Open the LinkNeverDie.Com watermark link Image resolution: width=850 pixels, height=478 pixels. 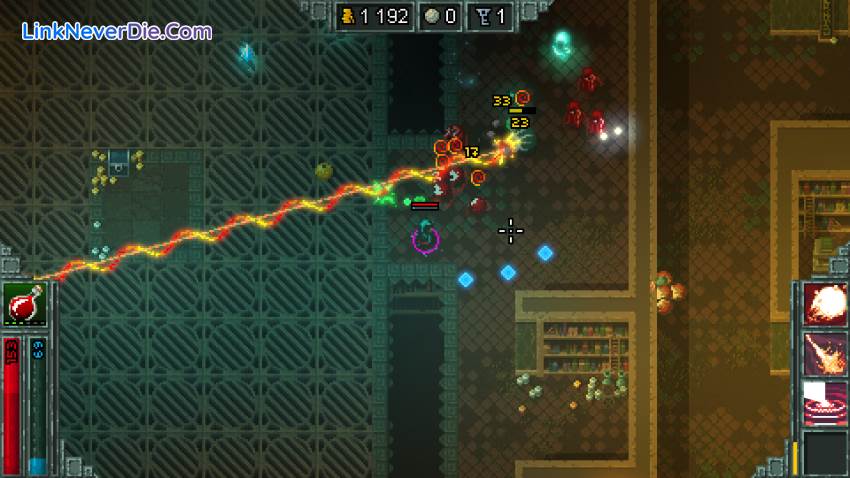click(x=117, y=31)
